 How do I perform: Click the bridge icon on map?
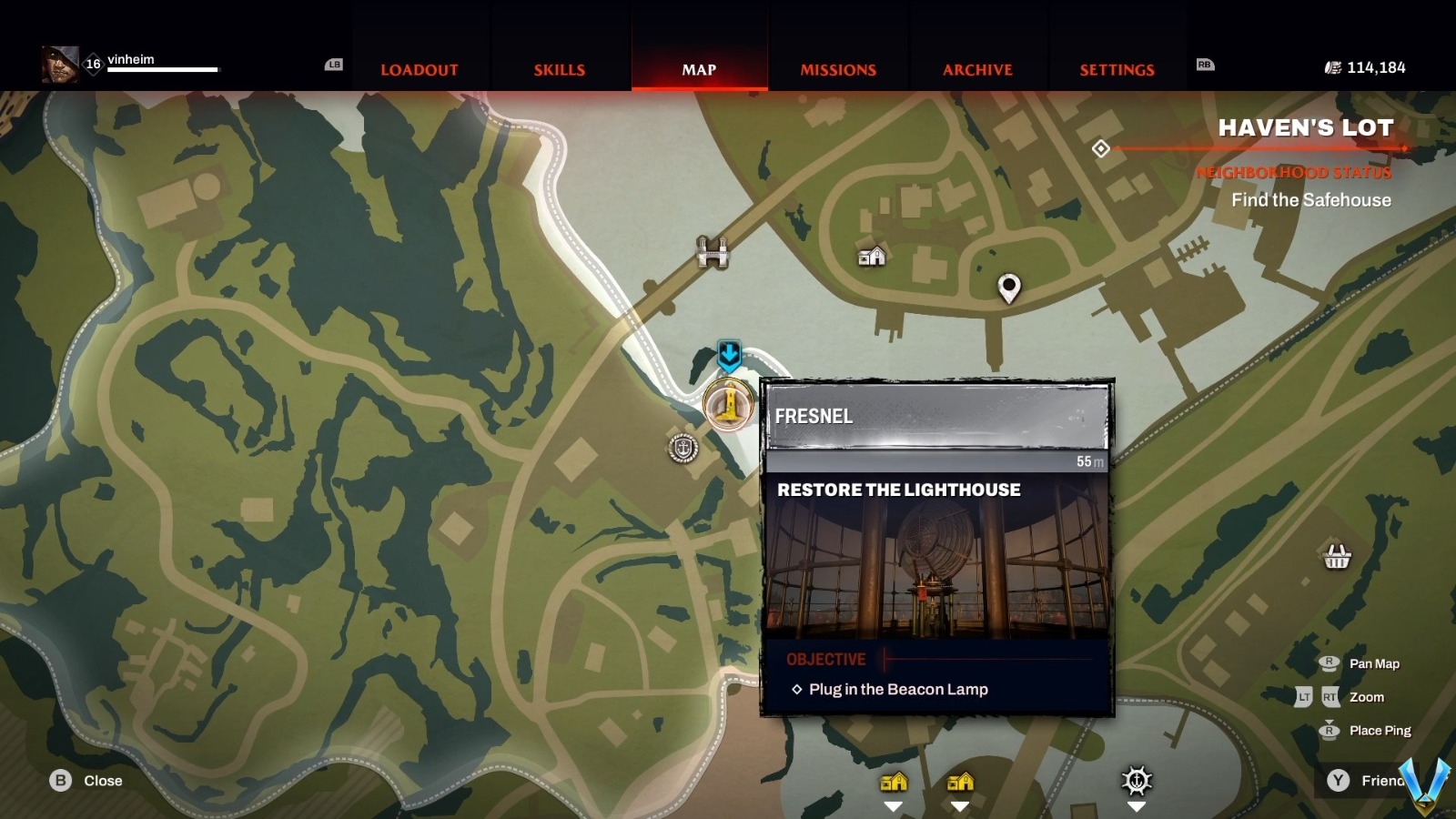[713, 252]
